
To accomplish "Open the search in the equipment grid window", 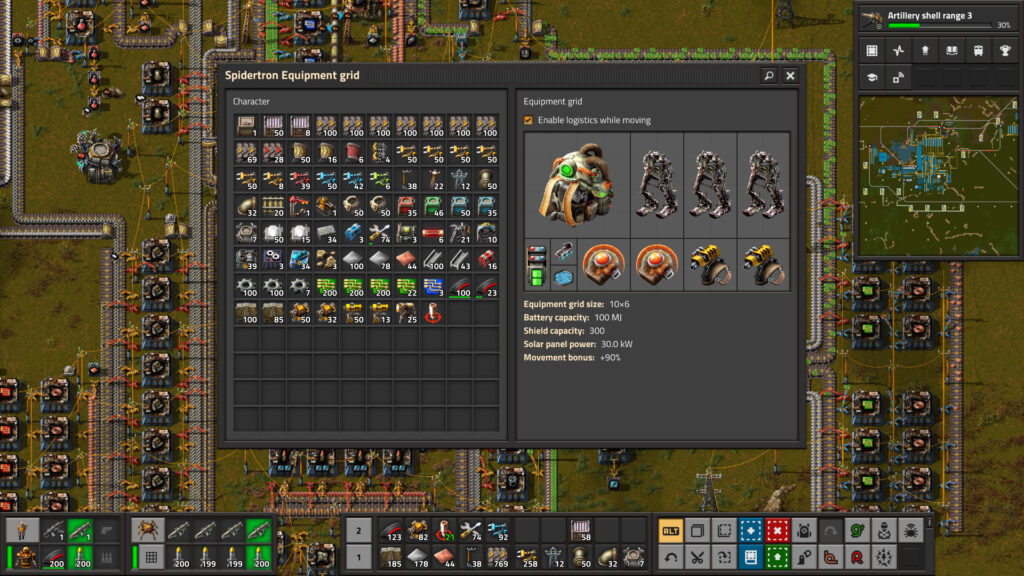I will 768,75.
